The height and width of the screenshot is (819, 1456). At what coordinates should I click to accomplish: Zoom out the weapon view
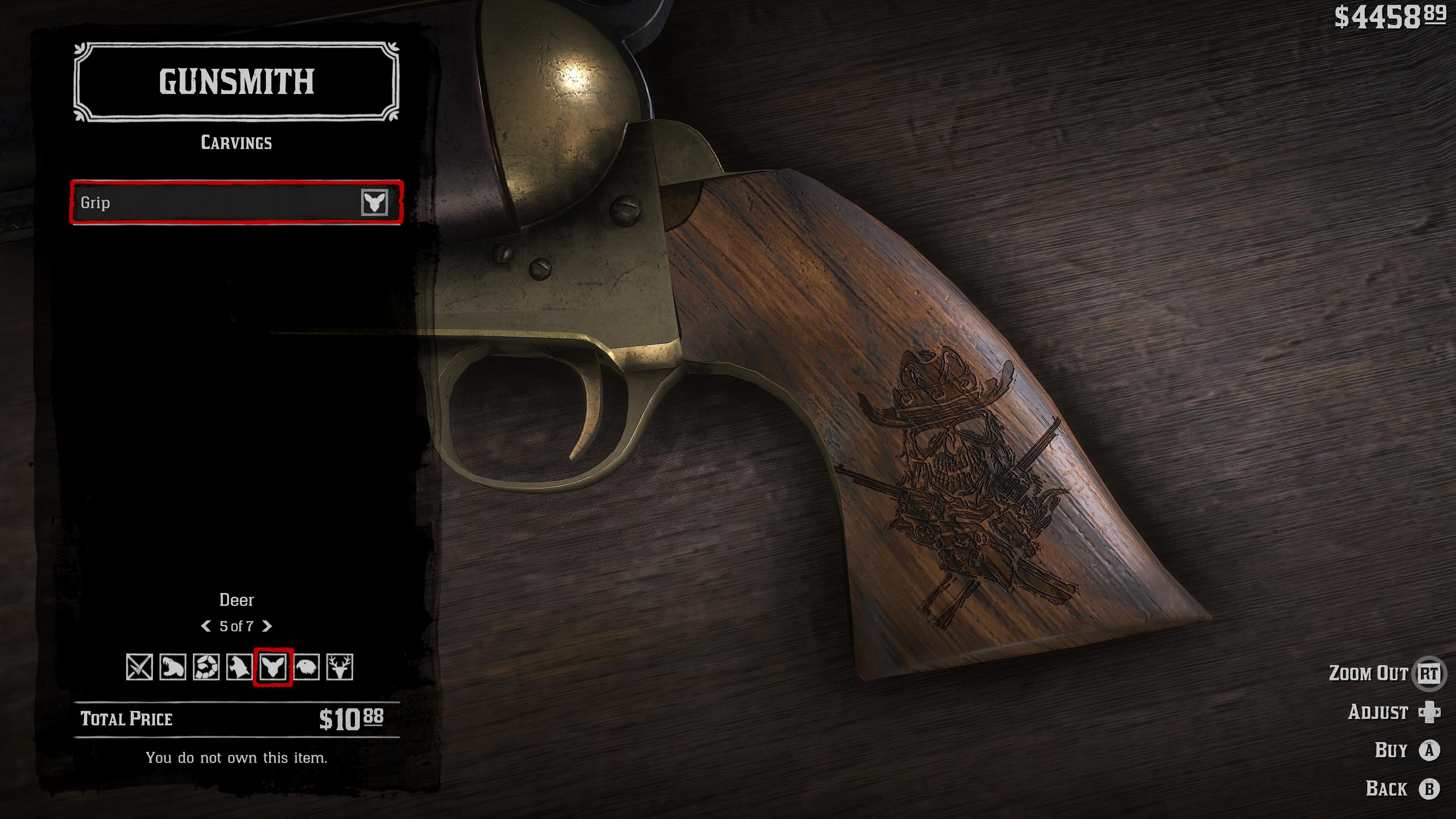coord(1428,673)
